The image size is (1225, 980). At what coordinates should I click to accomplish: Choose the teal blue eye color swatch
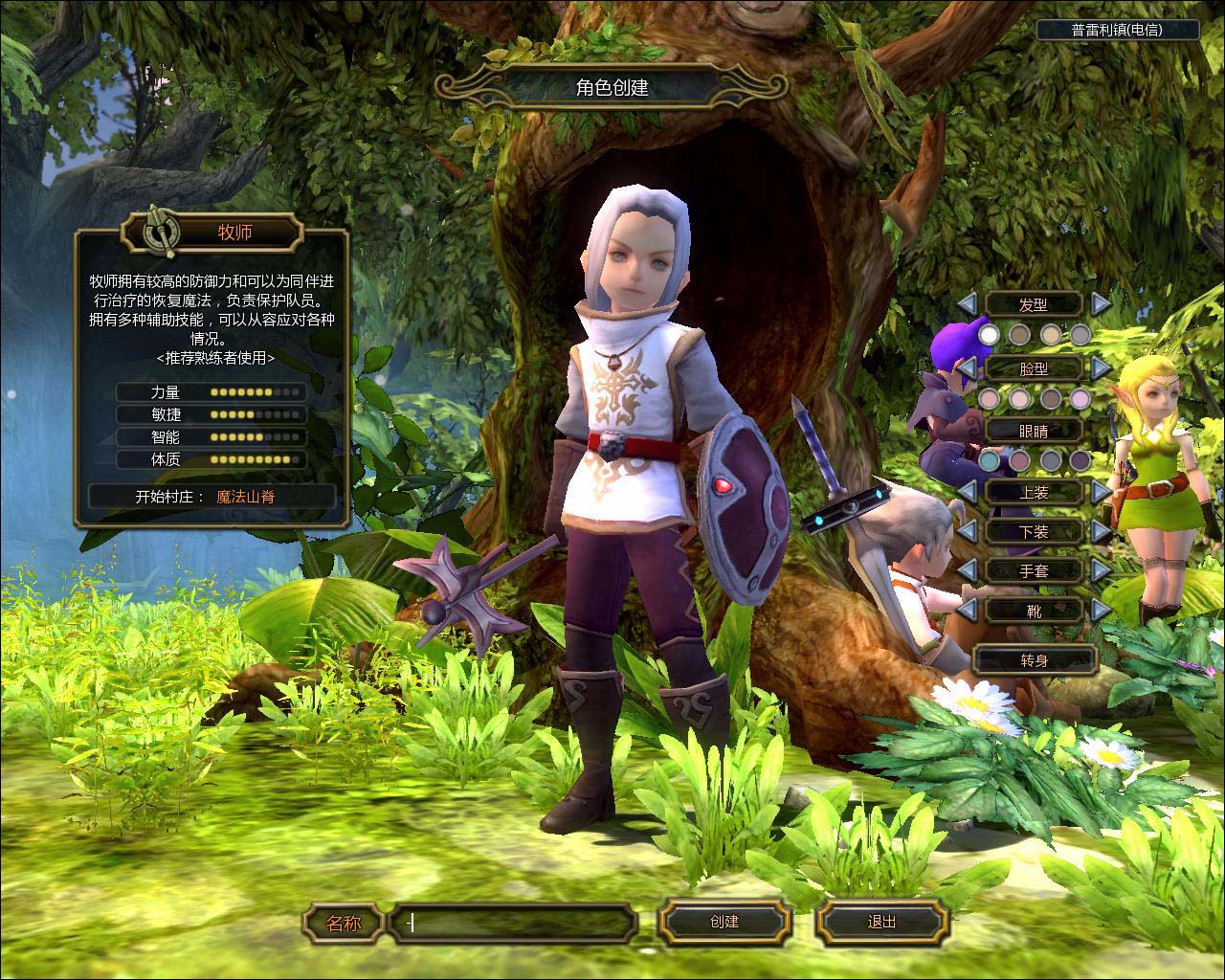(989, 461)
